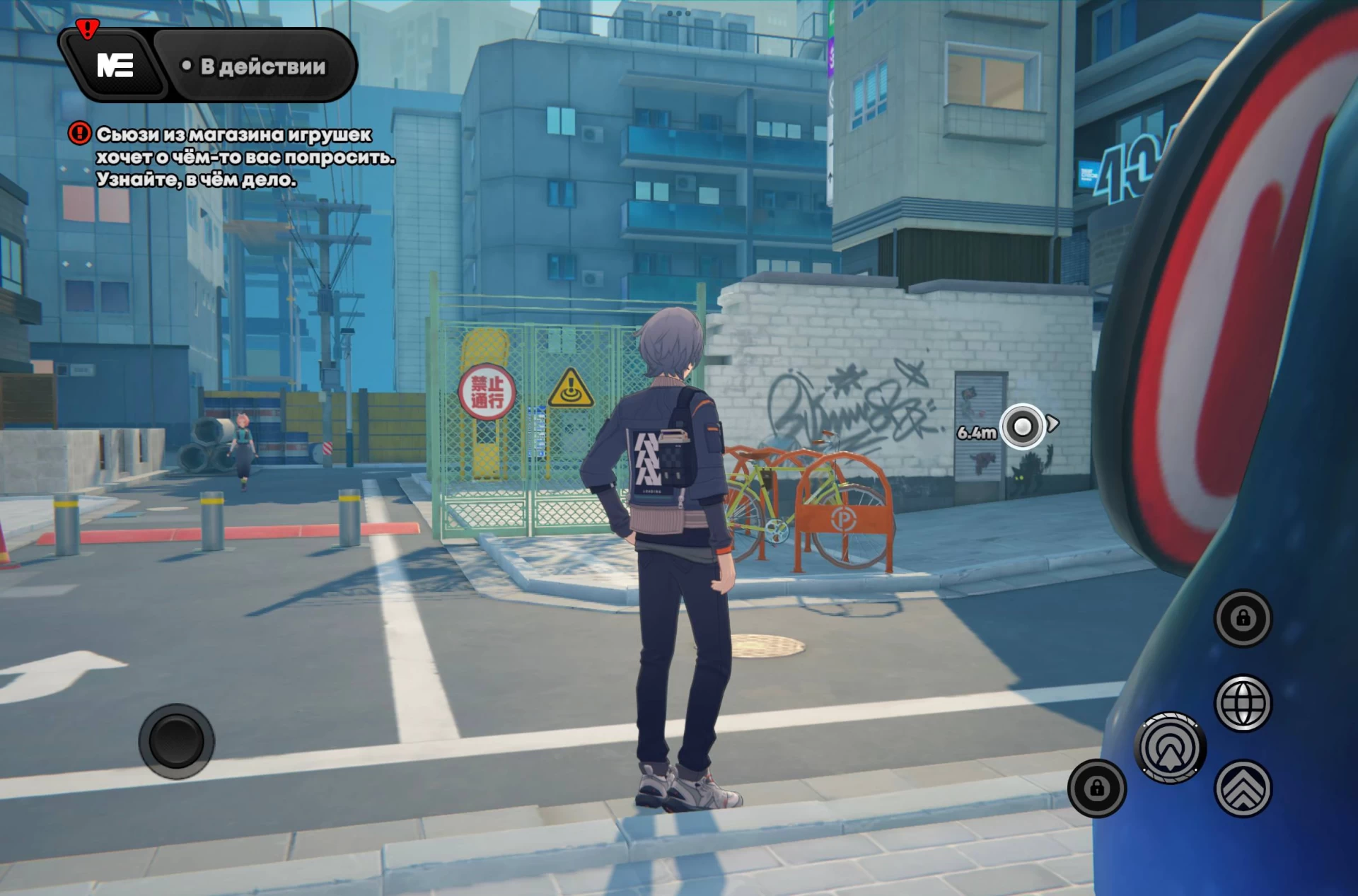1358x896 pixels.
Task: Open the globe icon button
Action: coord(1243,703)
